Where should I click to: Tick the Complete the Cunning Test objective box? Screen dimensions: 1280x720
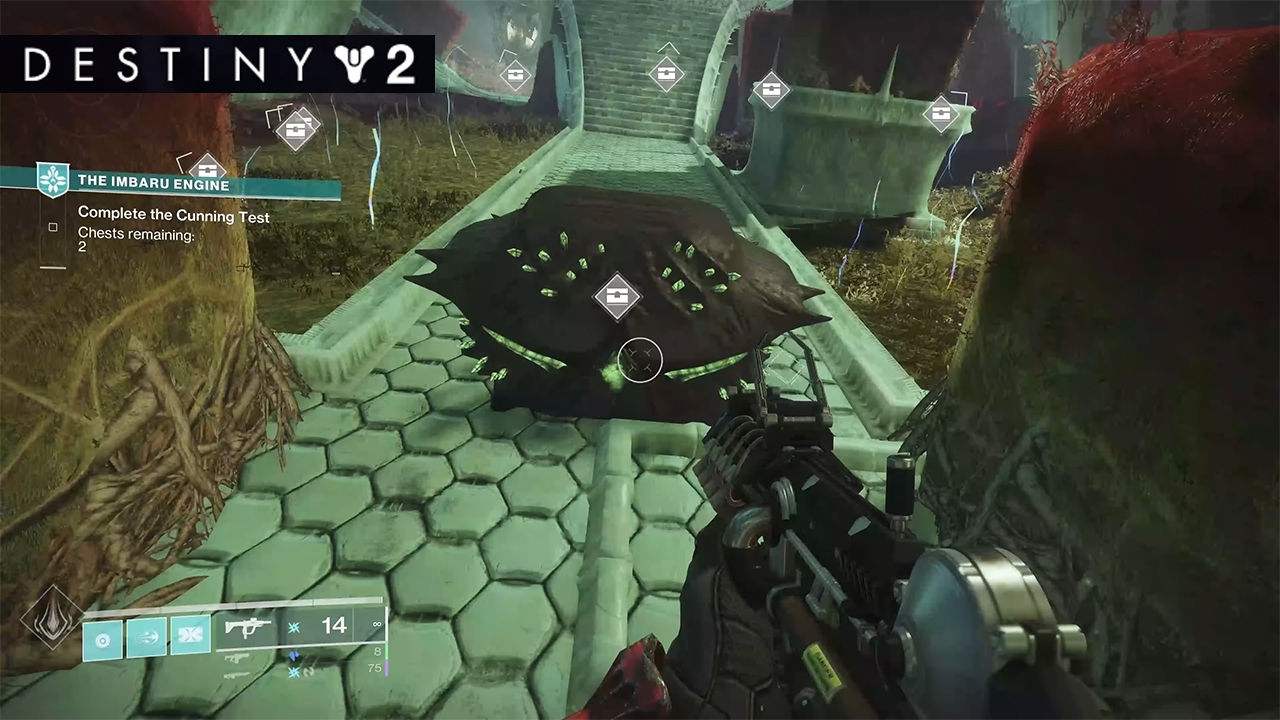pyautogui.click(x=53, y=227)
